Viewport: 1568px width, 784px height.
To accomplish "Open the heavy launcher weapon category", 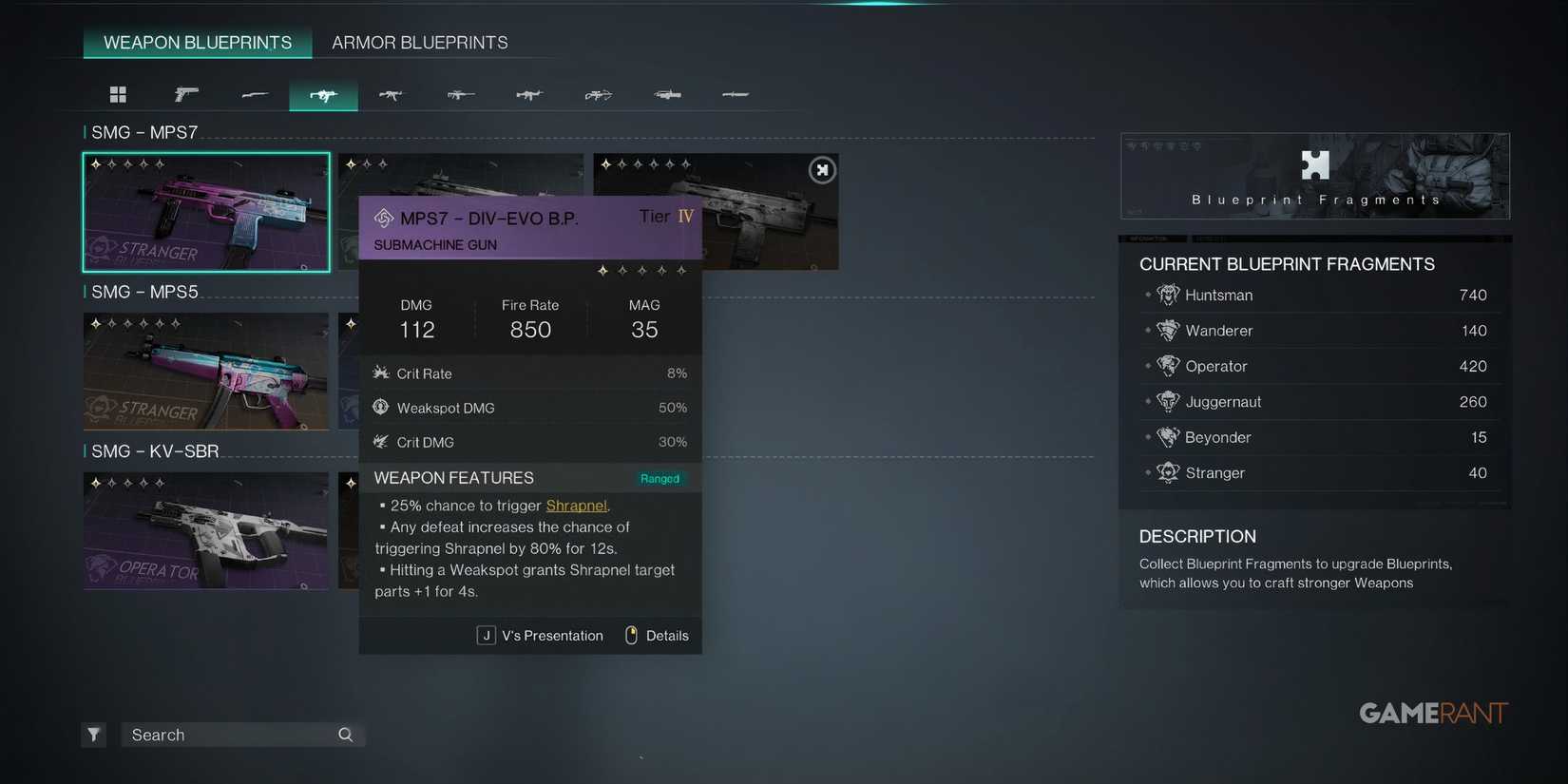I will click(667, 94).
